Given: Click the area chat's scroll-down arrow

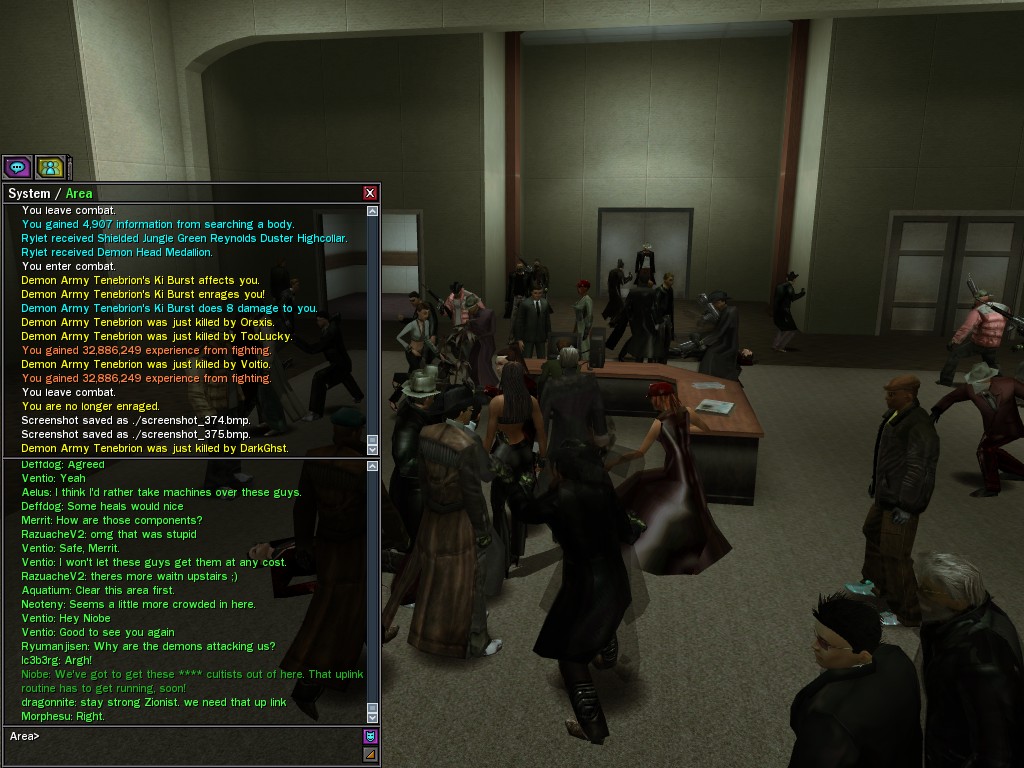Looking at the screenshot, I should point(373,716).
